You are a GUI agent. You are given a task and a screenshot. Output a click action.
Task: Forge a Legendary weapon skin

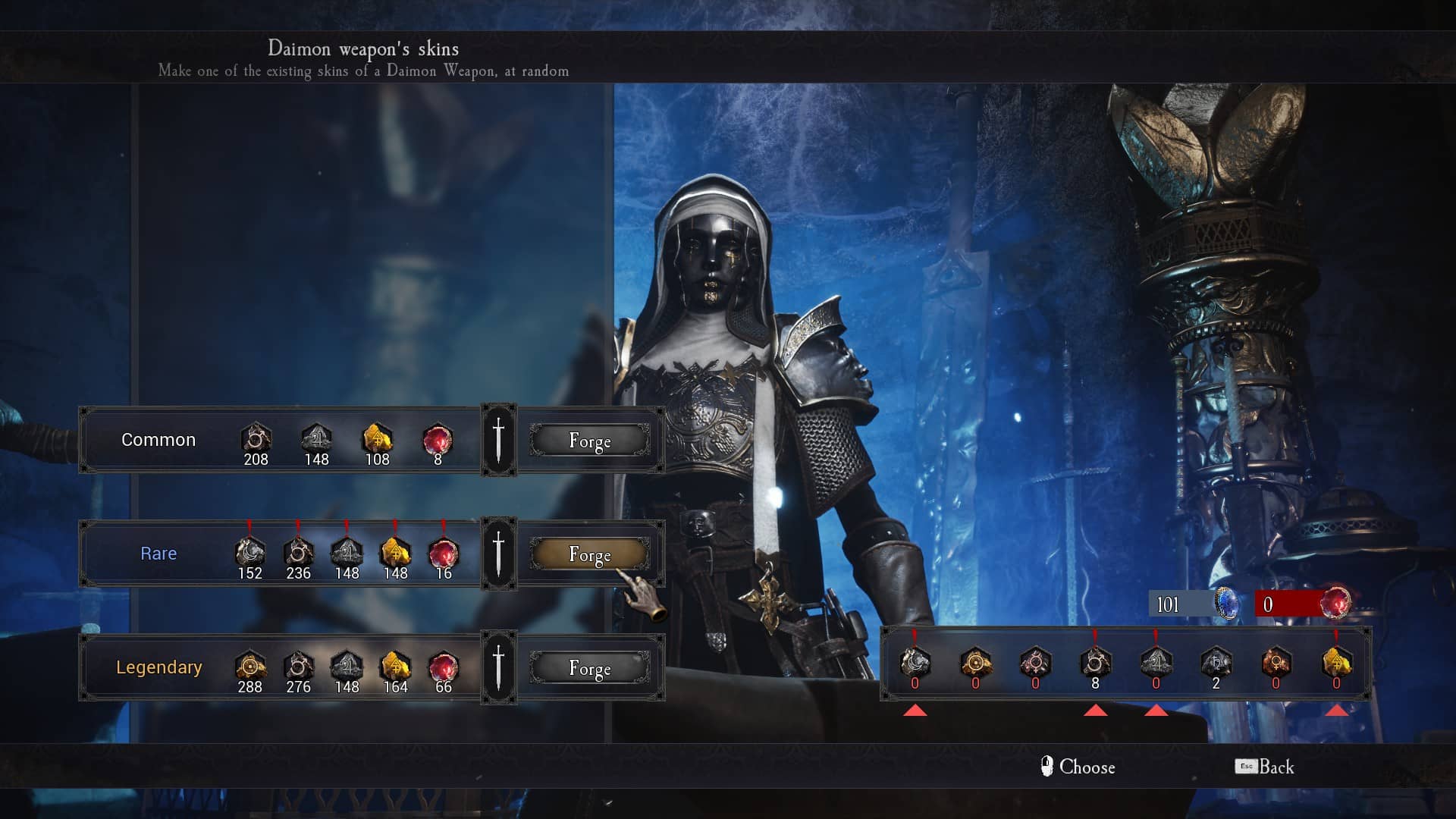pyautogui.click(x=589, y=668)
